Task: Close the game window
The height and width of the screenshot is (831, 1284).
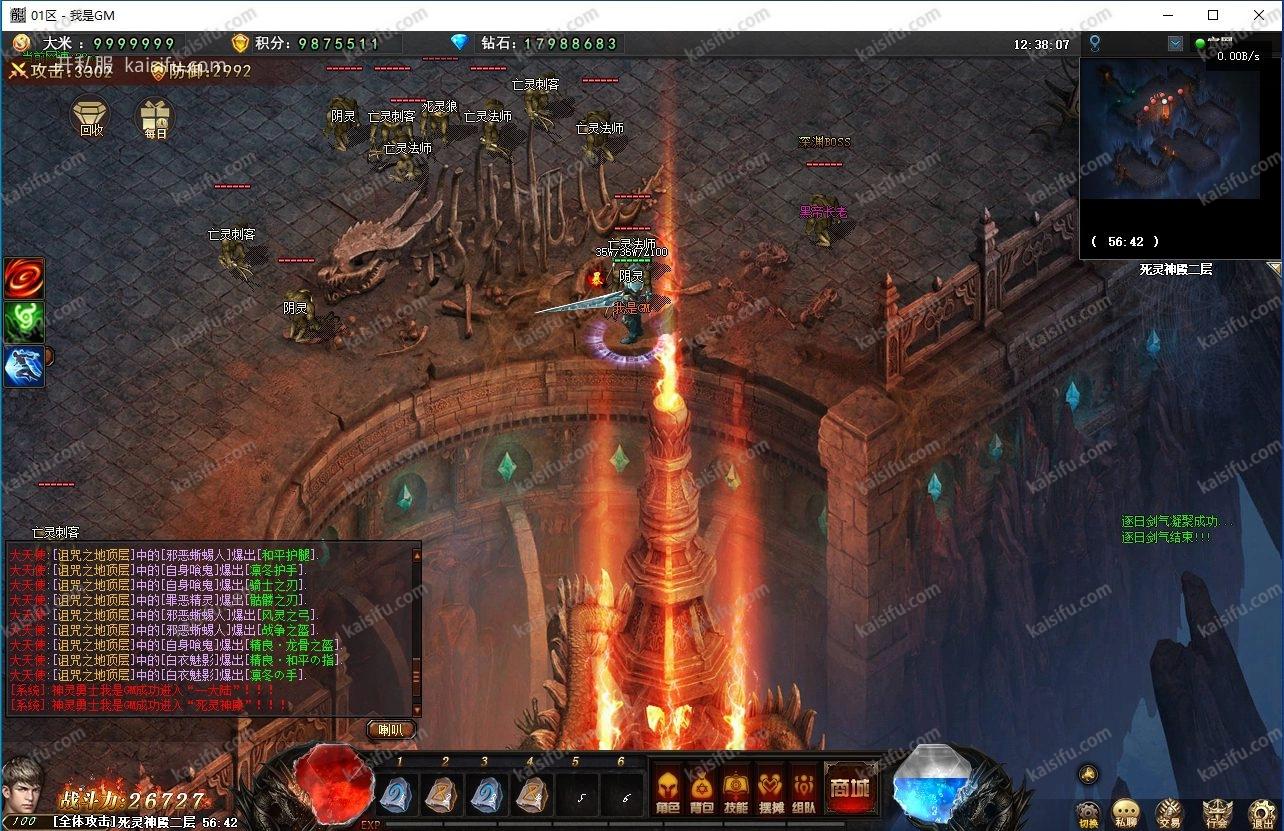Action: tap(1260, 15)
